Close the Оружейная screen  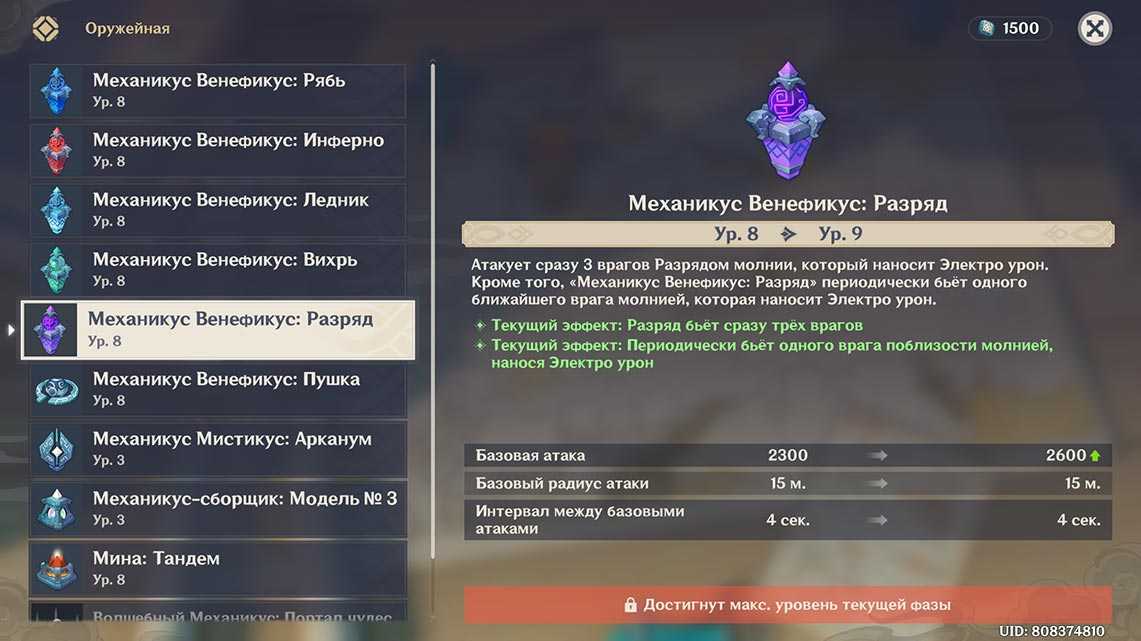click(x=1095, y=29)
